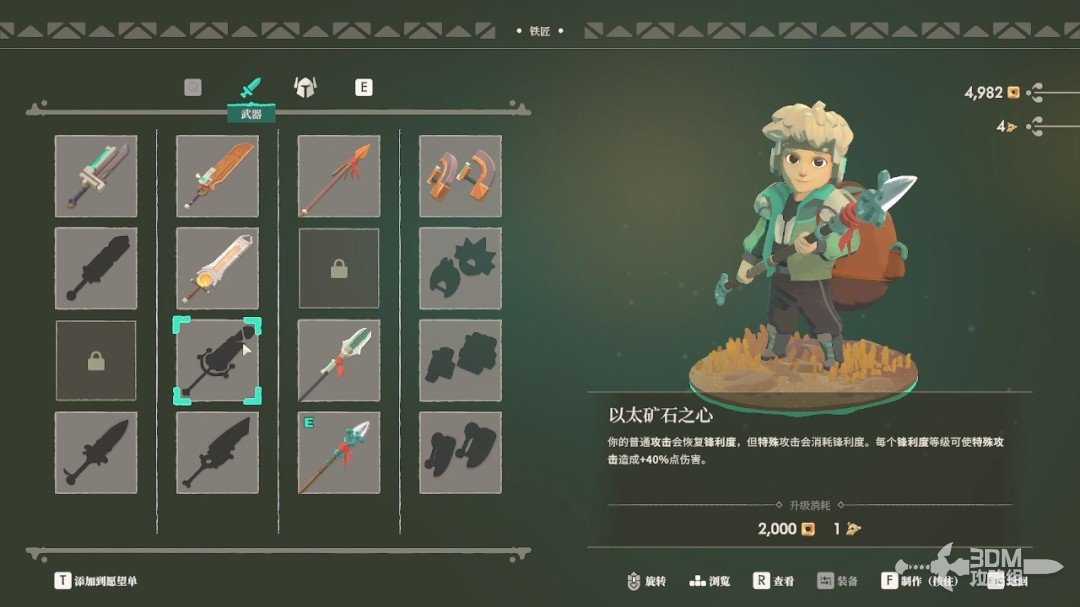The width and height of the screenshot is (1080, 607).
Task: Click the 旋转 rotate option
Action: tap(646, 581)
